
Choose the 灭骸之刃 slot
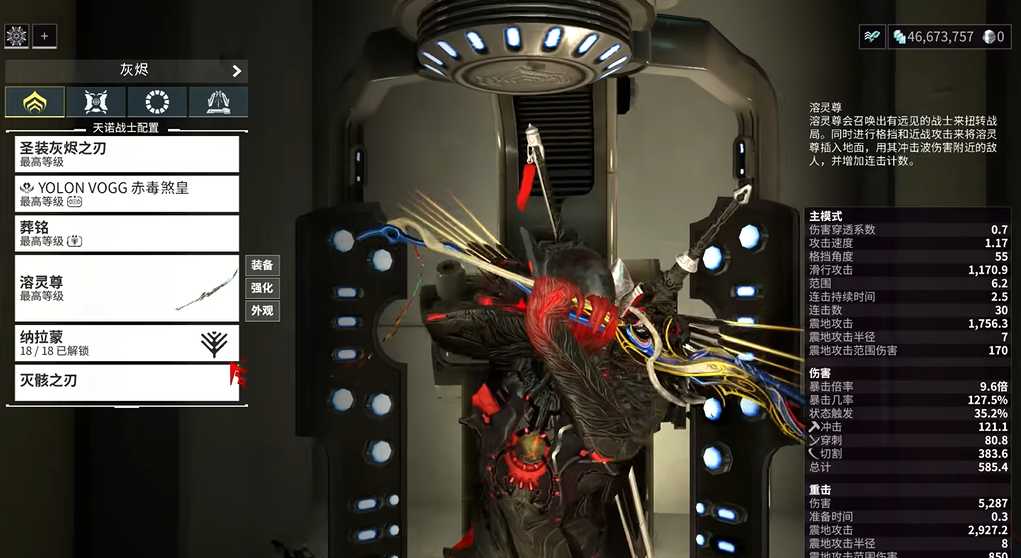click(x=127, y=381)
